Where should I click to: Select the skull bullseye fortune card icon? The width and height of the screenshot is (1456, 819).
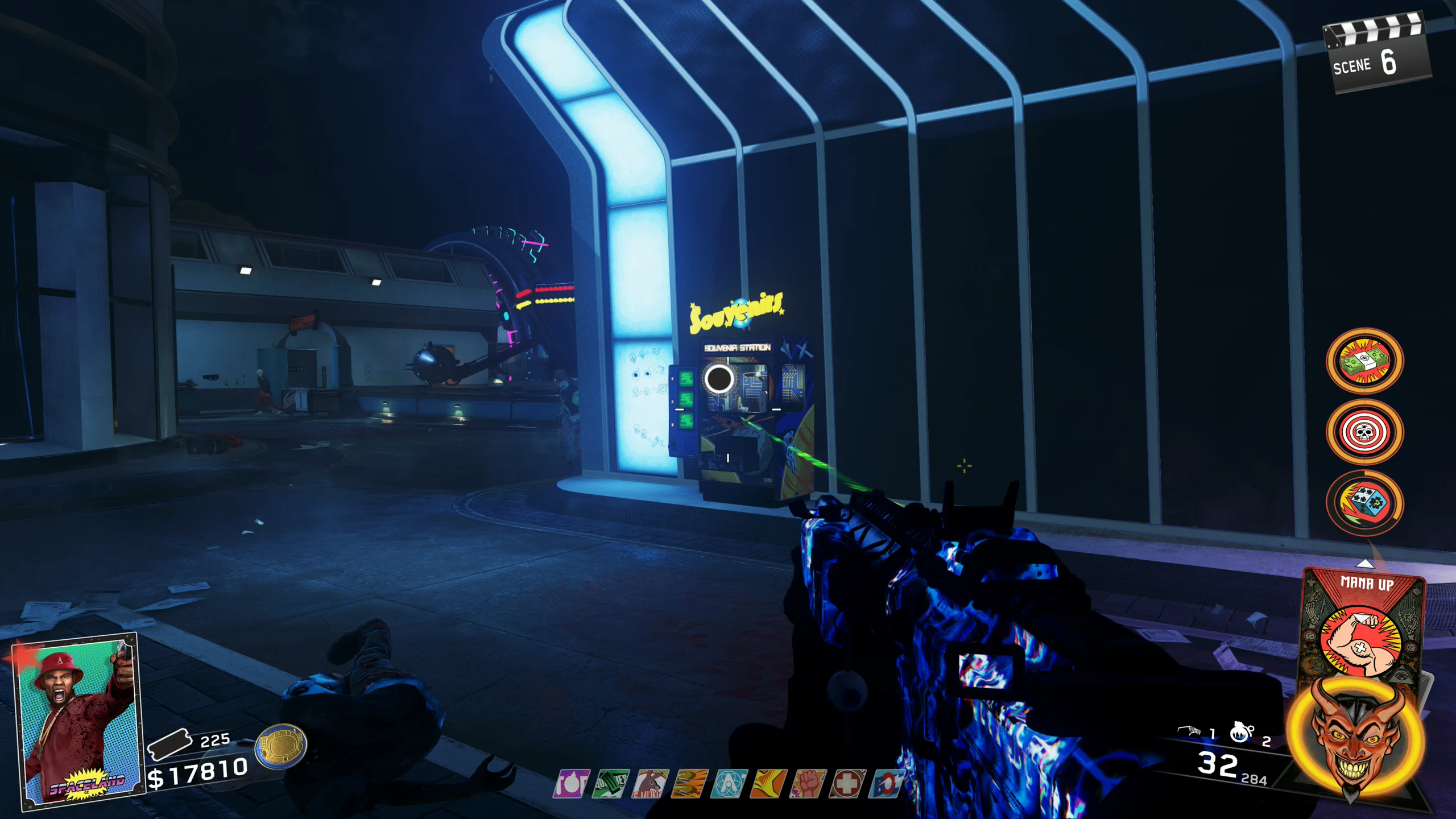point(1364,432)
